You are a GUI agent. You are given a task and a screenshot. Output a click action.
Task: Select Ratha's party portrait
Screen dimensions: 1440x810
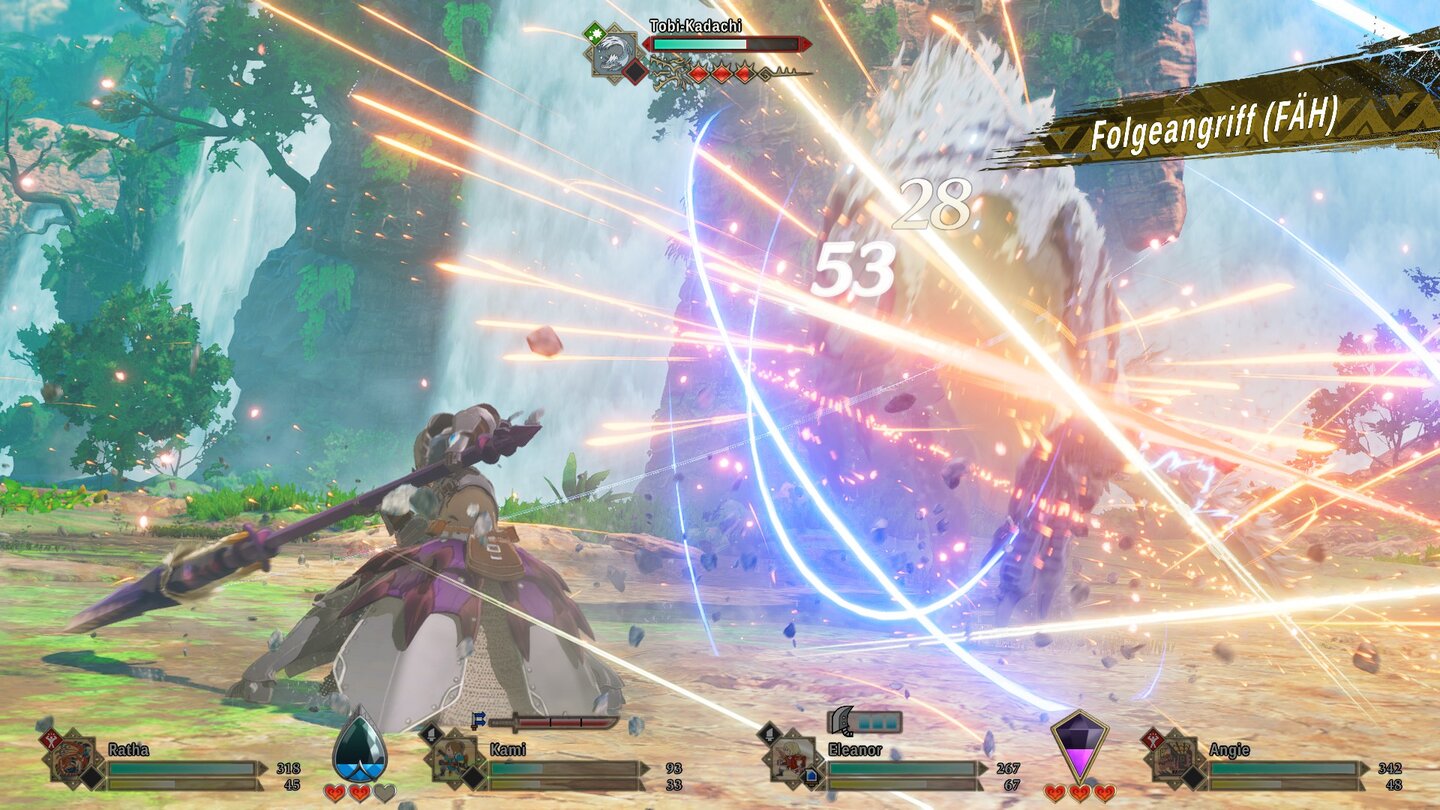click(71, 761)
